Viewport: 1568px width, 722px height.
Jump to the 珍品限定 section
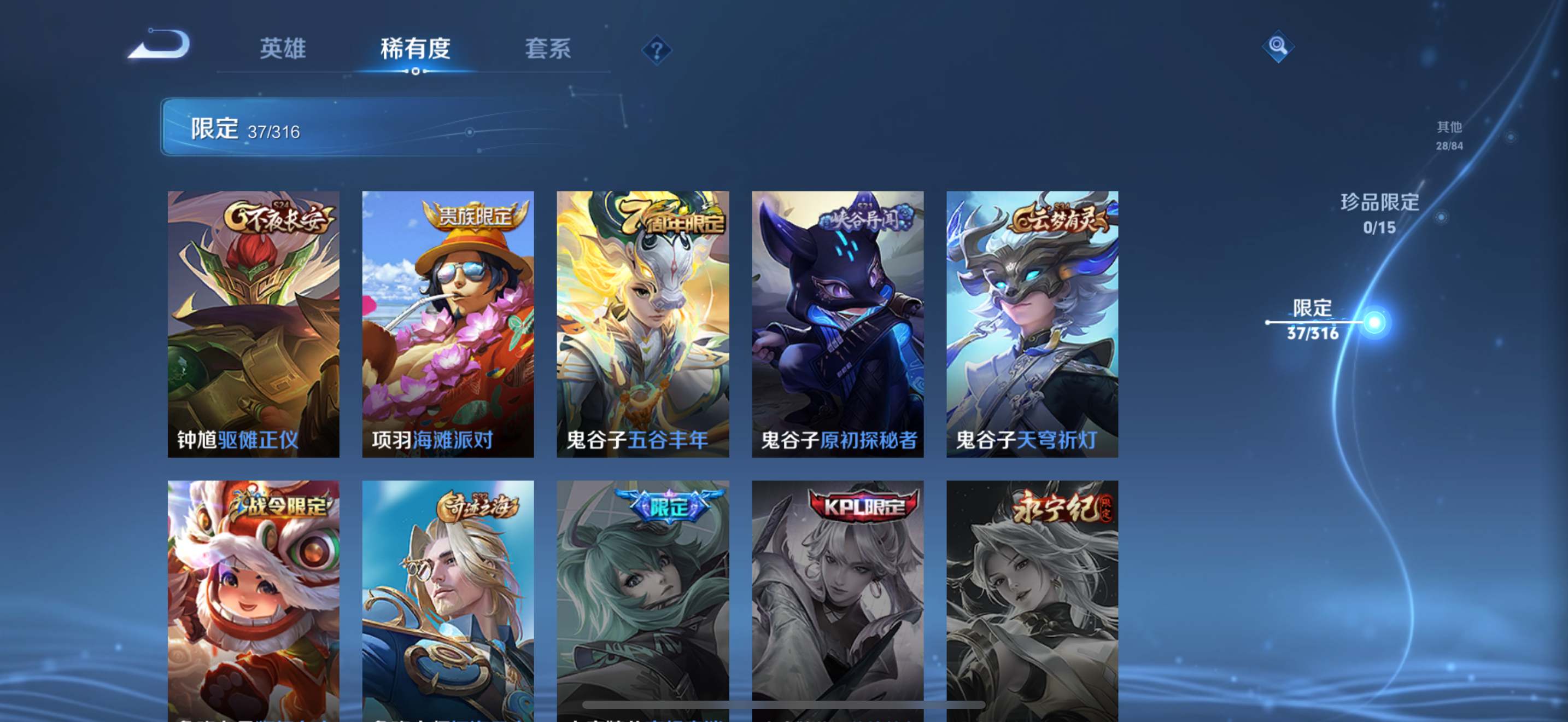pyautogui.click(x=1379, y=213)
